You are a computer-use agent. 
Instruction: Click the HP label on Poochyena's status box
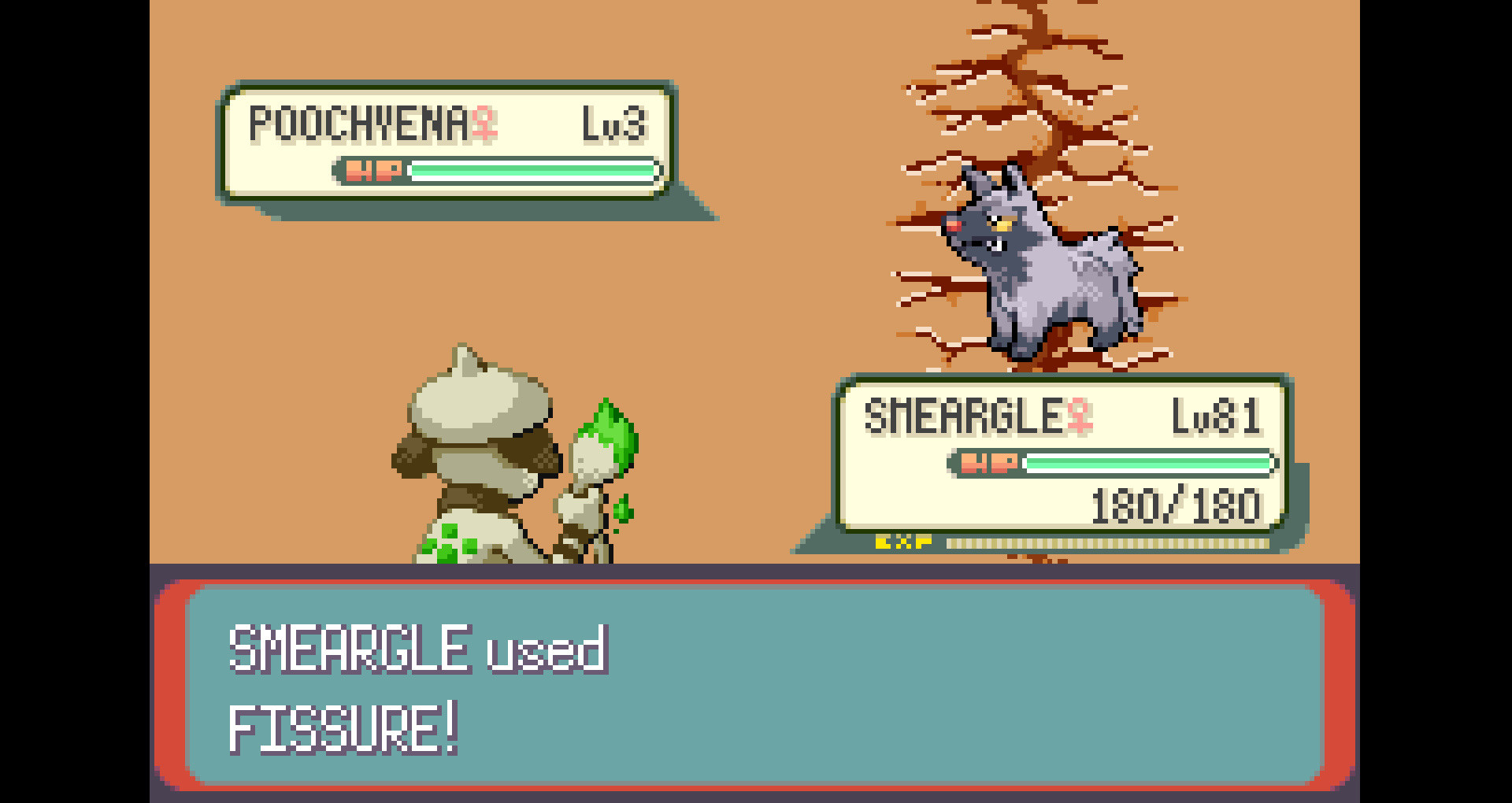pyautogui.click(x=370, y=169)
